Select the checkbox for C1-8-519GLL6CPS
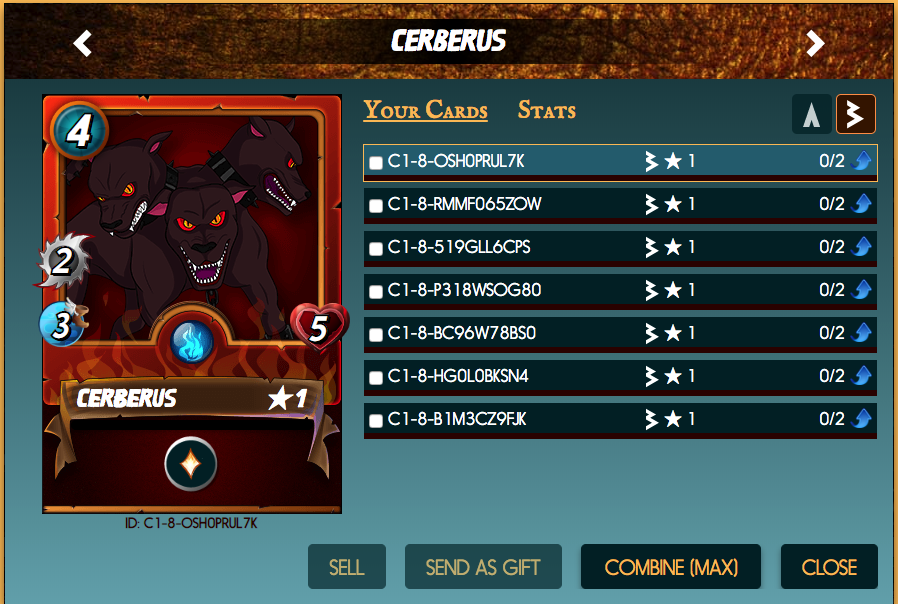 [x=376, y=249]
